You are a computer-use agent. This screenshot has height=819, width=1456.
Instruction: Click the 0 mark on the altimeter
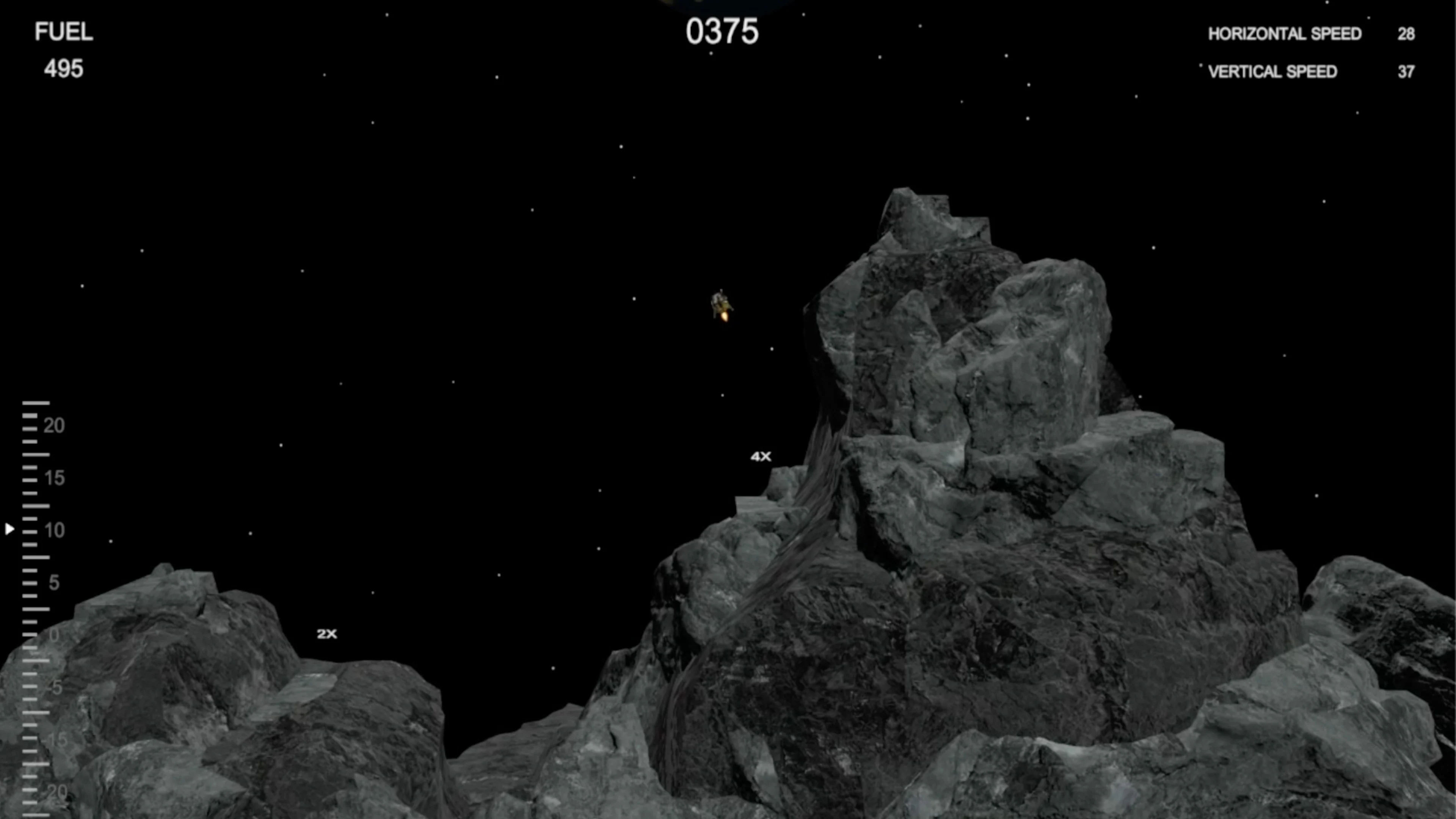coord(55,634)
